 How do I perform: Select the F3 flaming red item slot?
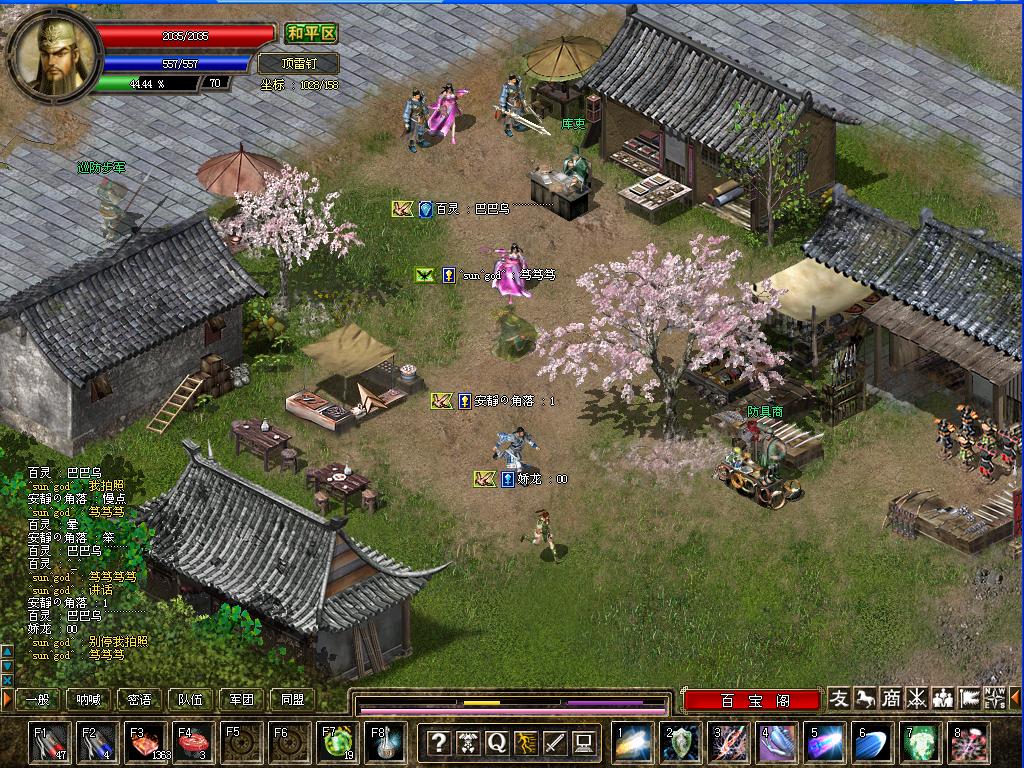146,743
